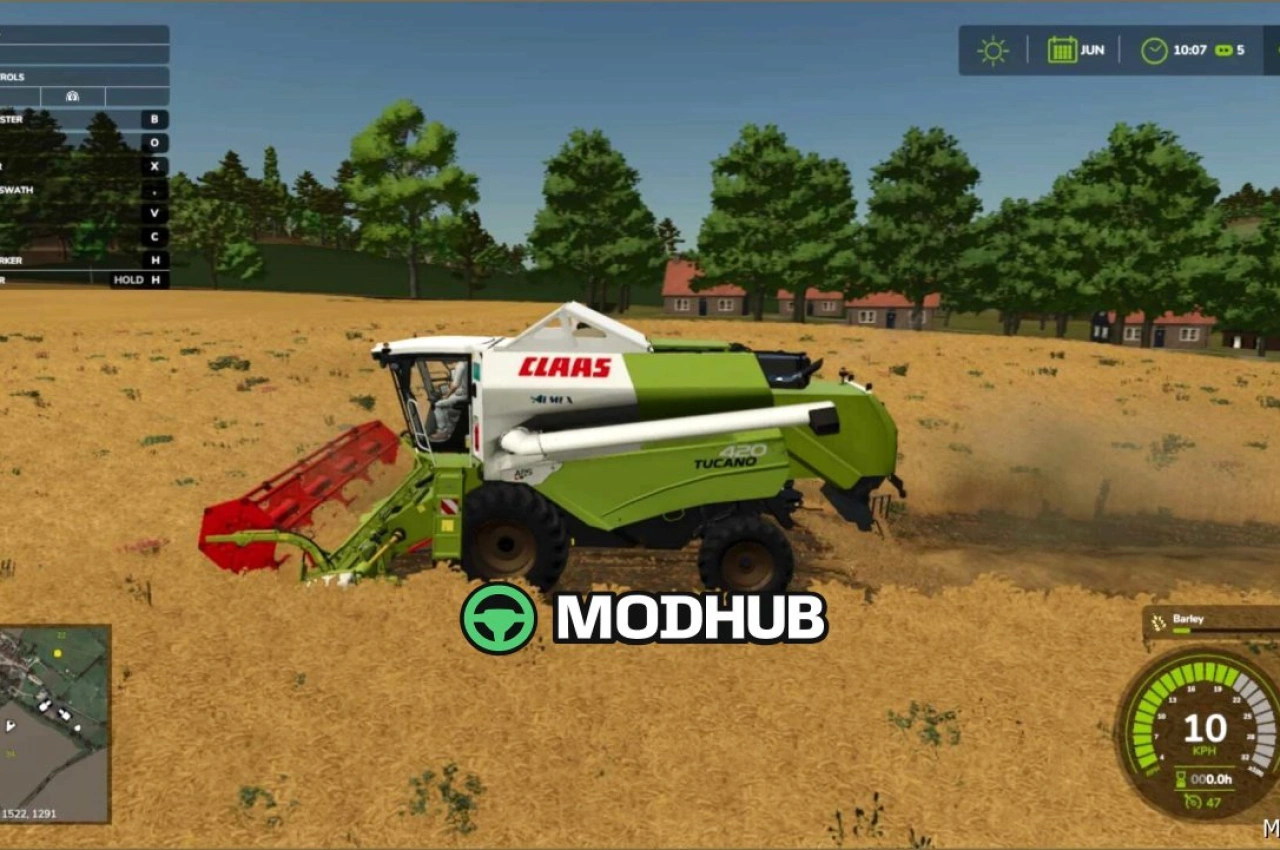The image size is (1280, 850).
Task: Click the hourglass operating-time icon on speedometer
Action: [1182, 779]
